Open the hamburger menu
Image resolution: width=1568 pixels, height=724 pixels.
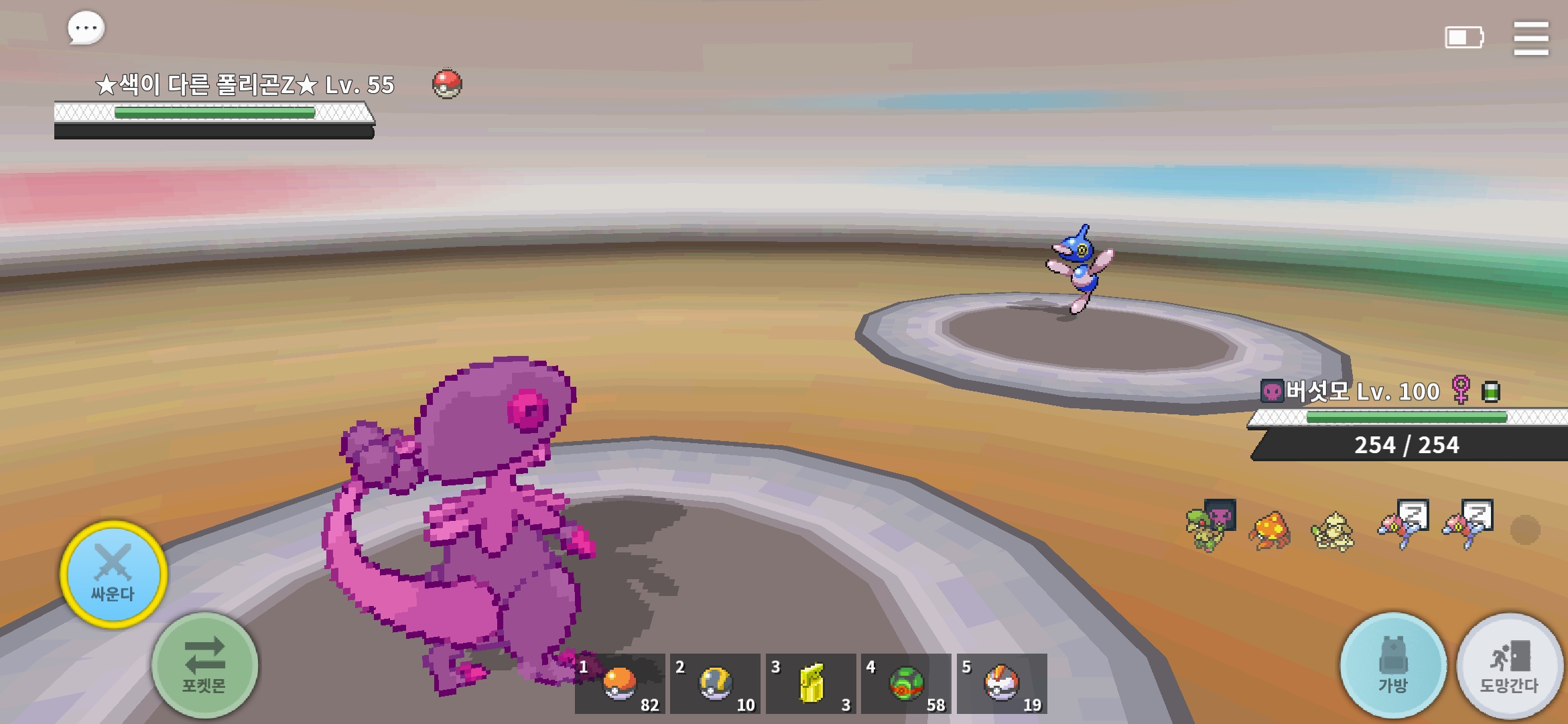[1530, 38]
